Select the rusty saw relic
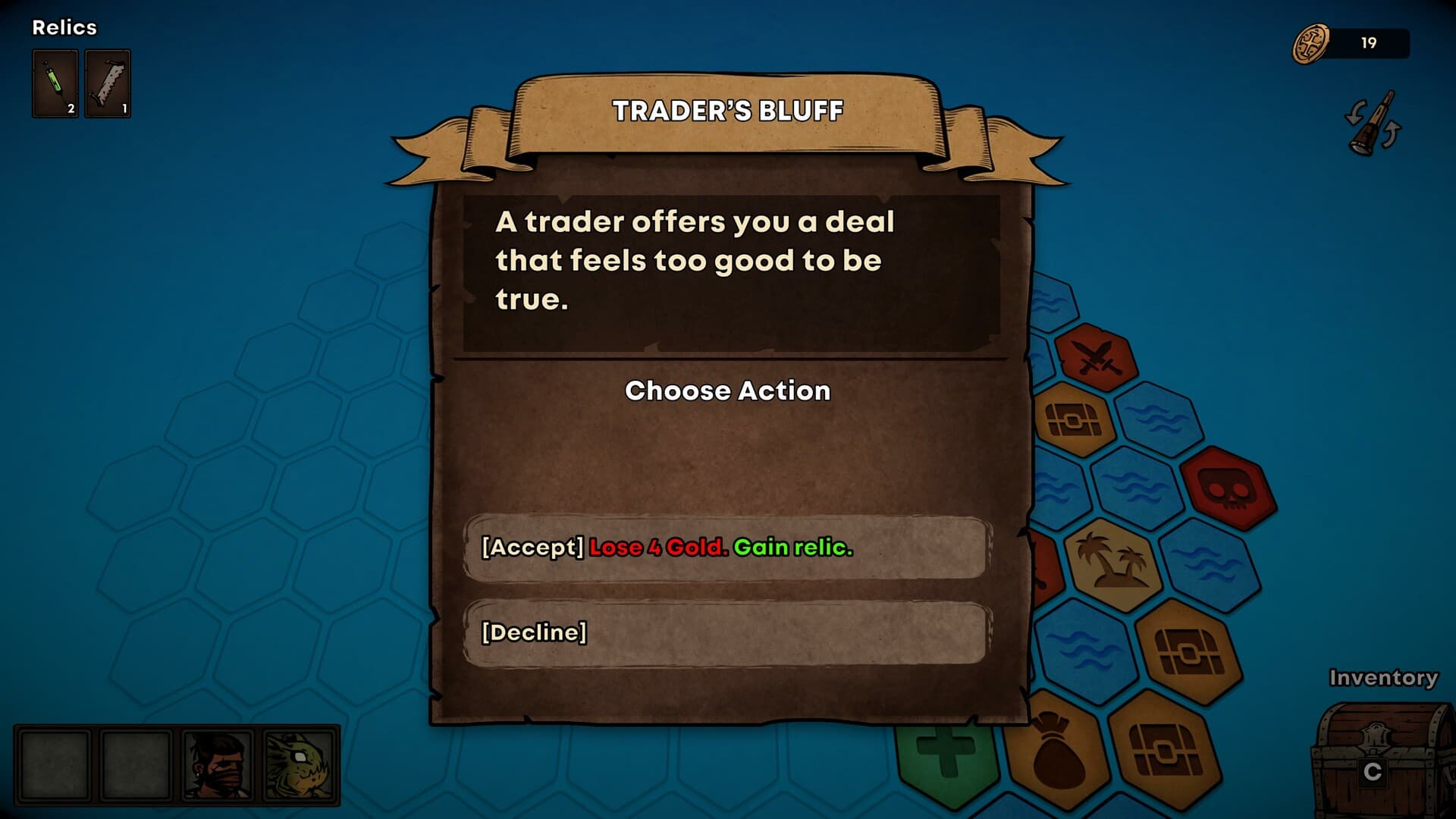Viewport: 1456px width, 819px height. (107, 83)
